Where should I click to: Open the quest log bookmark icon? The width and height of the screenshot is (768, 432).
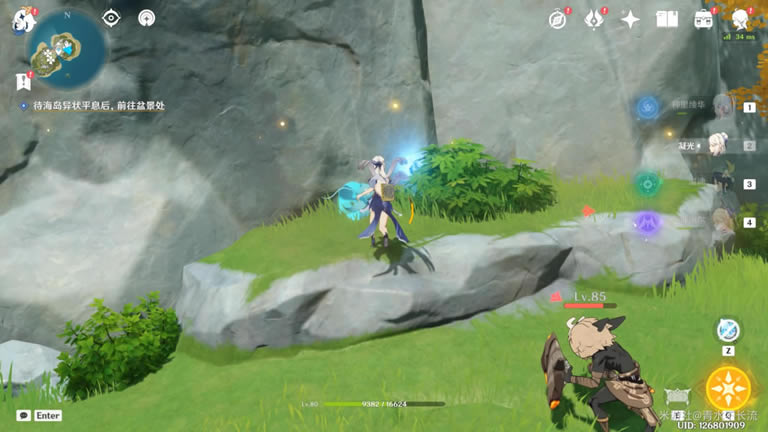coord(23,82)
